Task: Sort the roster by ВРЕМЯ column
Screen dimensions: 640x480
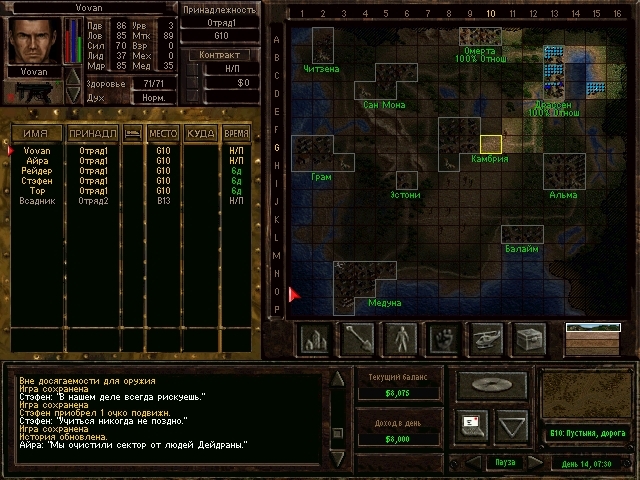Action: [237, 133]
